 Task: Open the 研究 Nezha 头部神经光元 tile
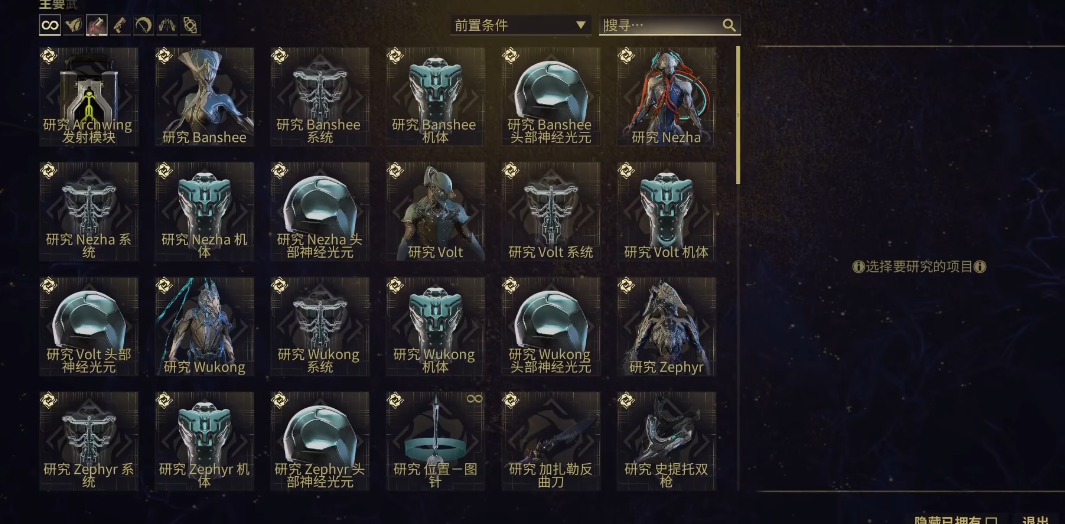[319, 212]
